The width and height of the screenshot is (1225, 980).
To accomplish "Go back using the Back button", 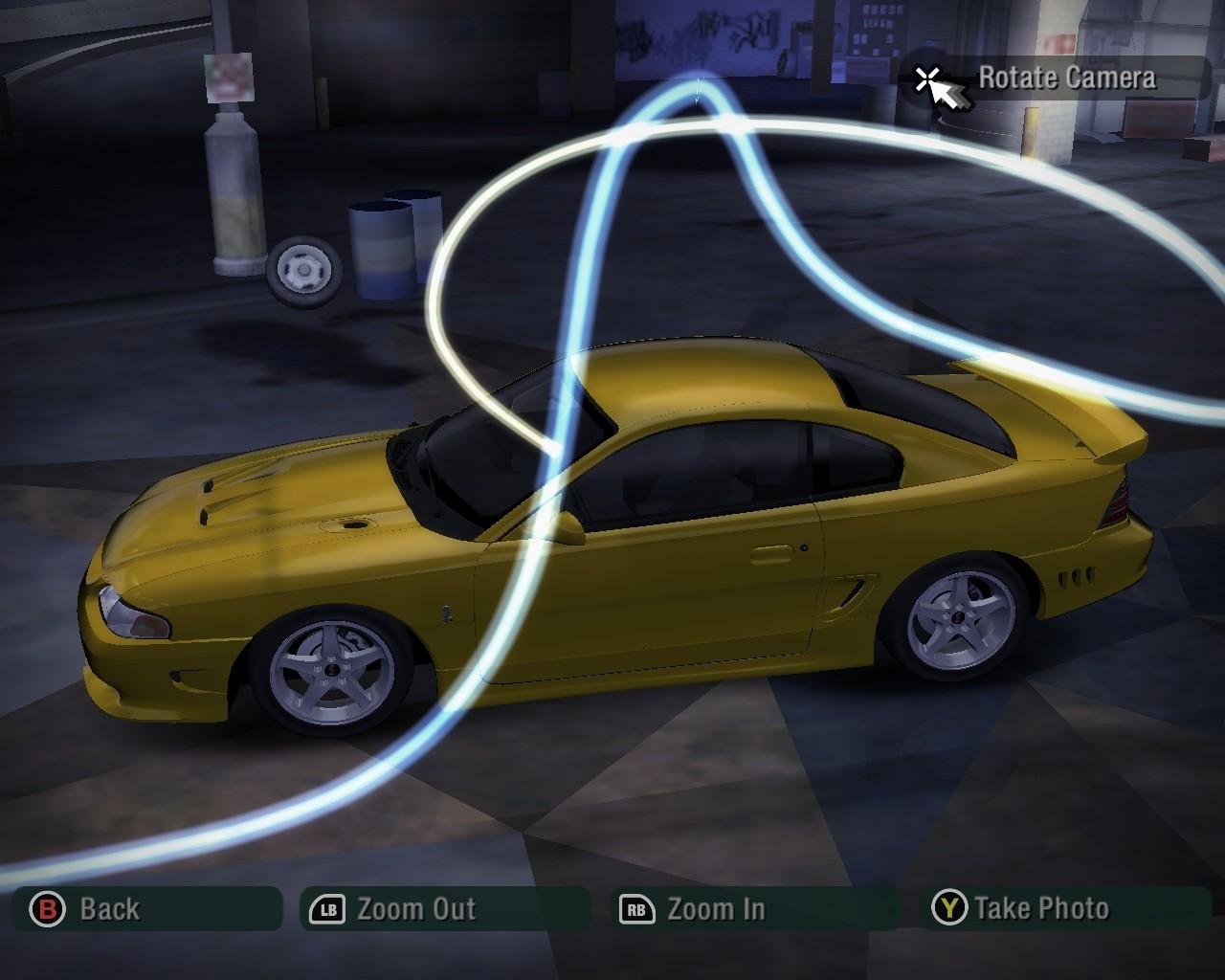I will click(146, 908).
